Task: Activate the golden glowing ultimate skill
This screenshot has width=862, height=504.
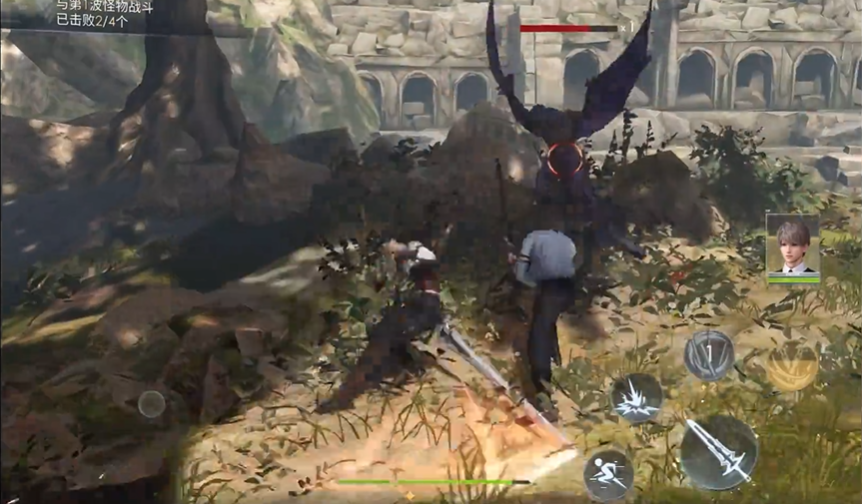Action: coord(791,366)
